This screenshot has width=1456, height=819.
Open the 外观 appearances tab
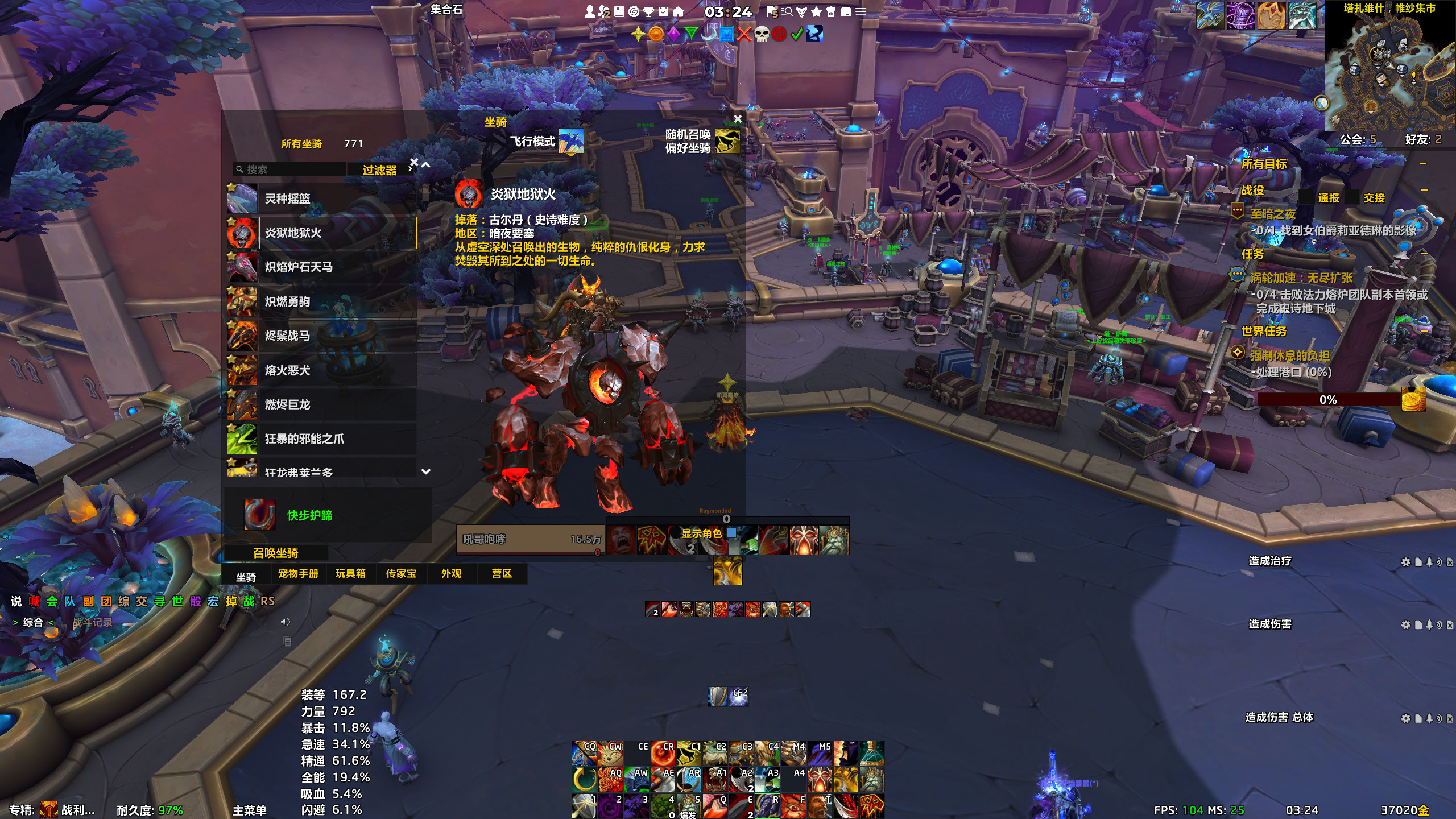point(452,573)
